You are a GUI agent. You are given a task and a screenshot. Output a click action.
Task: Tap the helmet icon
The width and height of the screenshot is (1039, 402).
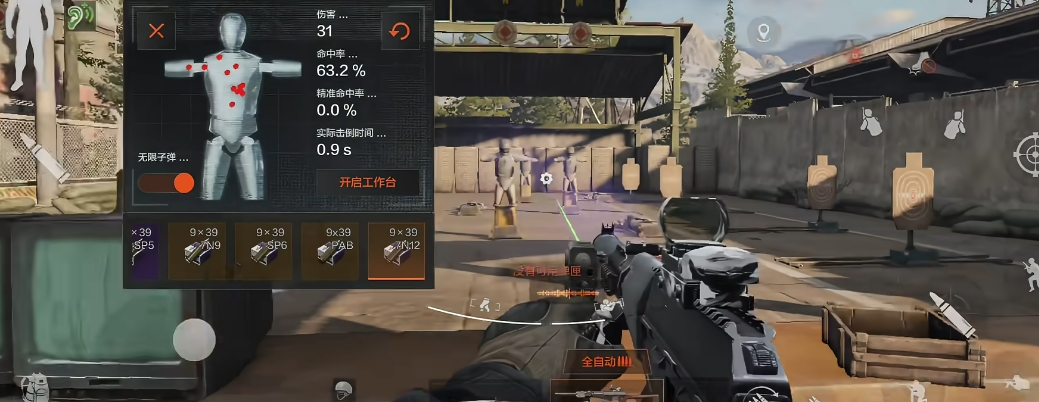click(343, 390)
